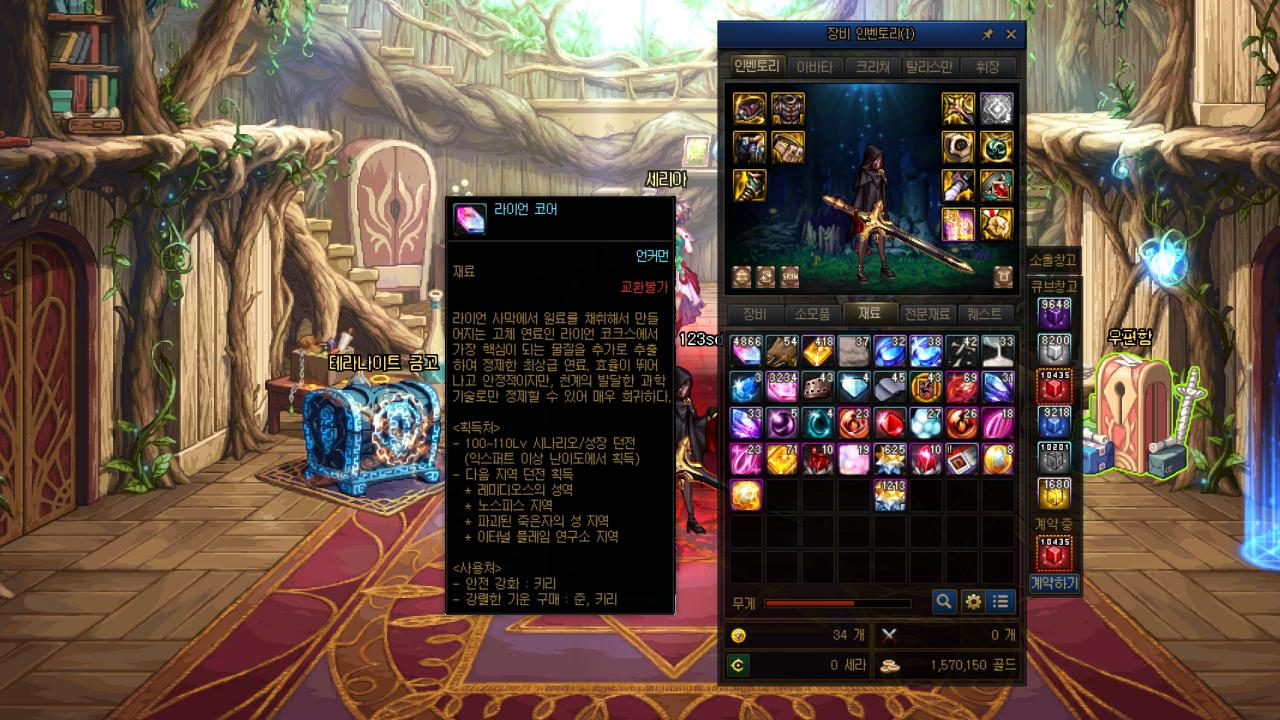
Task: Select the 전문재료 tab
Action: (927, 313)
